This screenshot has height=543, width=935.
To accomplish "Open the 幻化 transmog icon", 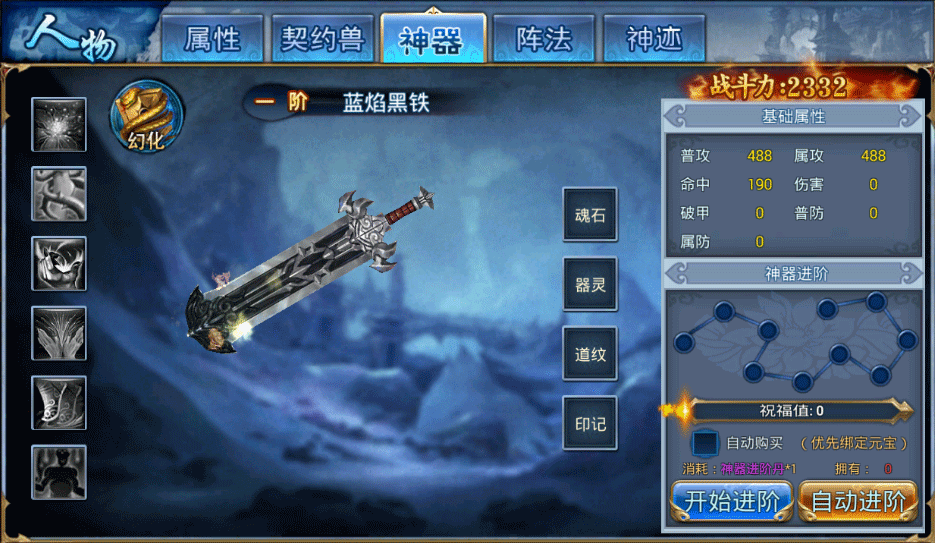I will 146,116.
